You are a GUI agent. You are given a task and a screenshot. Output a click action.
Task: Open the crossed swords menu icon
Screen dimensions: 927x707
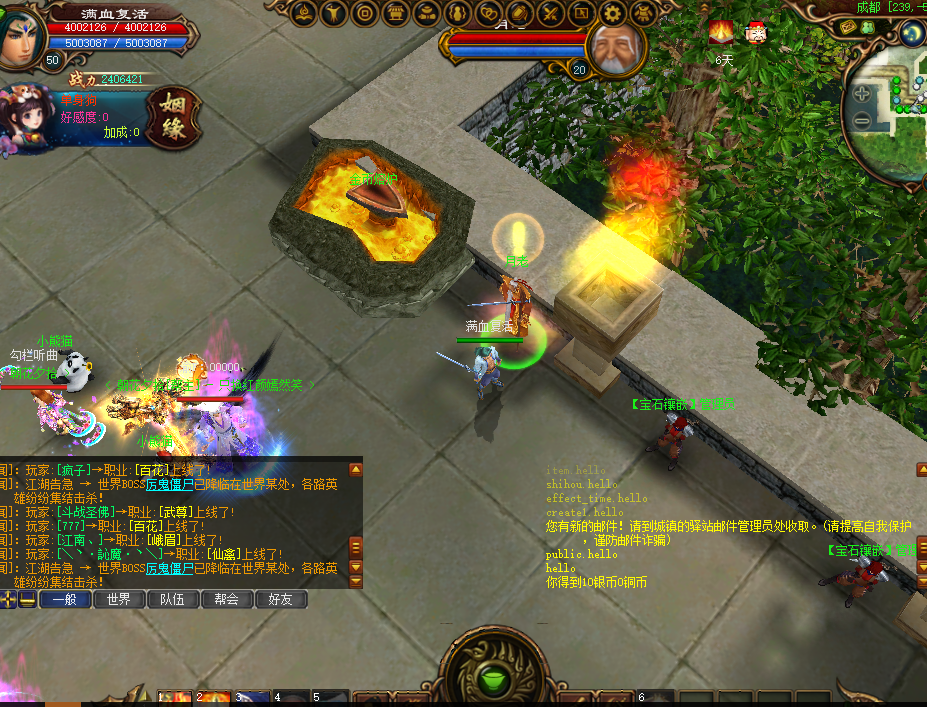551,13
